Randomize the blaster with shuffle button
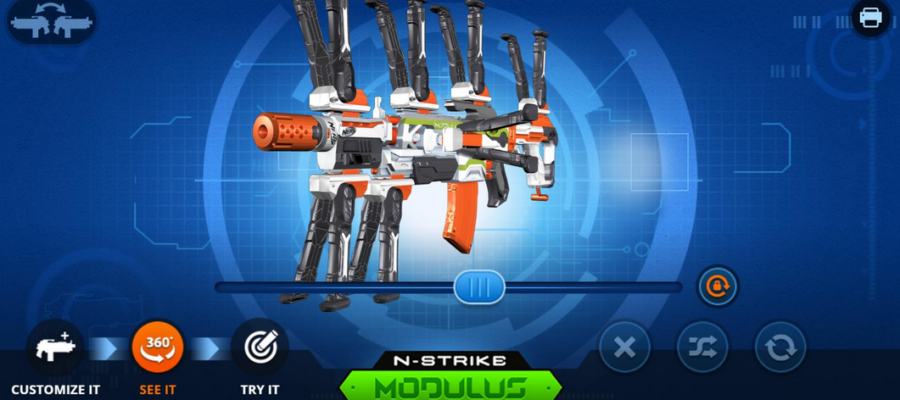This screenshot has width=900, height=400. pos(703,348)
